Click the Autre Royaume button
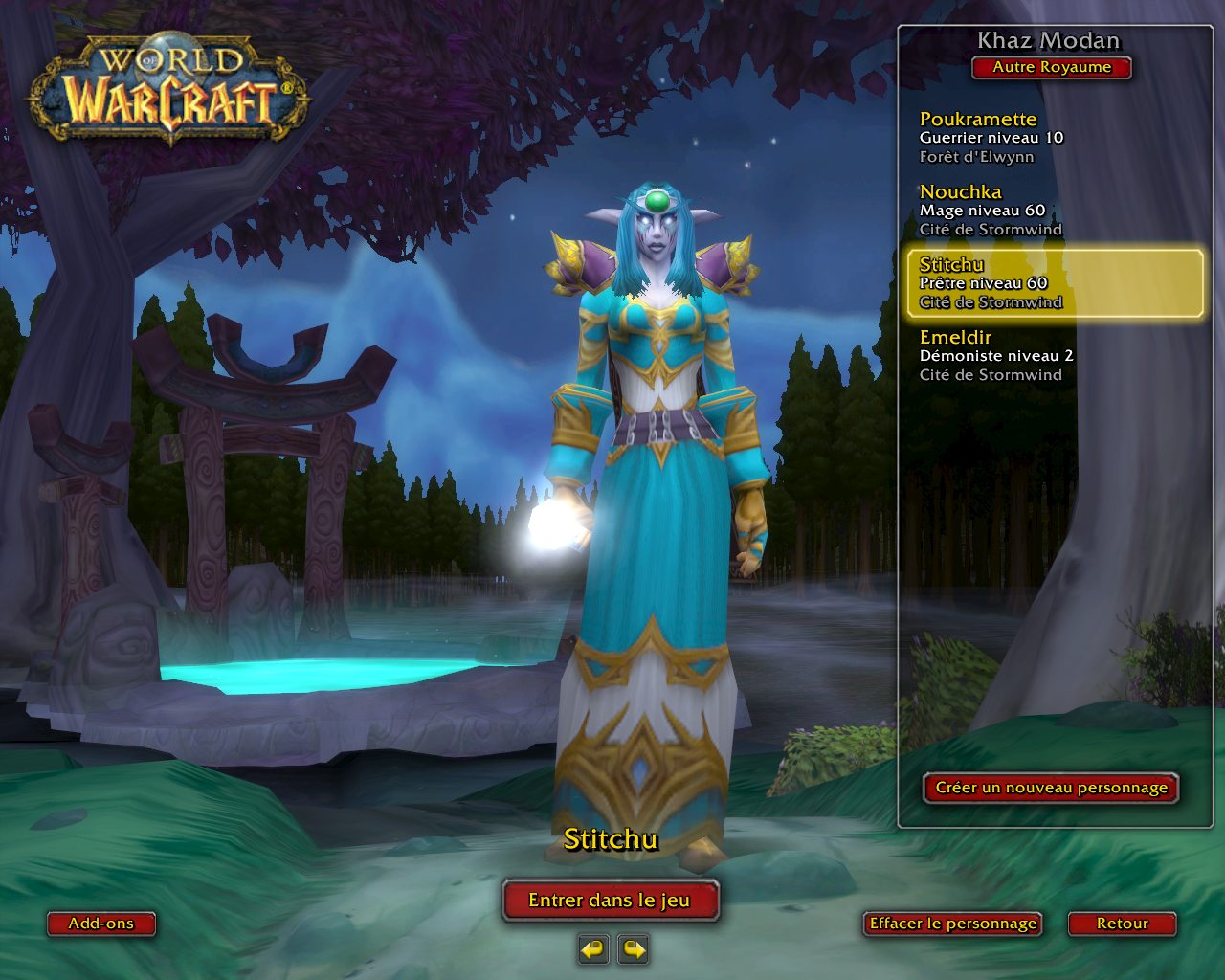Image resolution: width=1225 pixels, height=980 pixels. pos(1052,68)
